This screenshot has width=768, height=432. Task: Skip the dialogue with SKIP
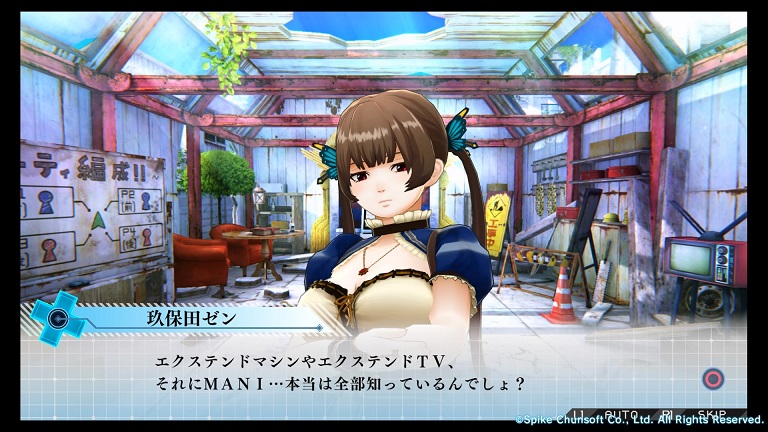point(711,413)
